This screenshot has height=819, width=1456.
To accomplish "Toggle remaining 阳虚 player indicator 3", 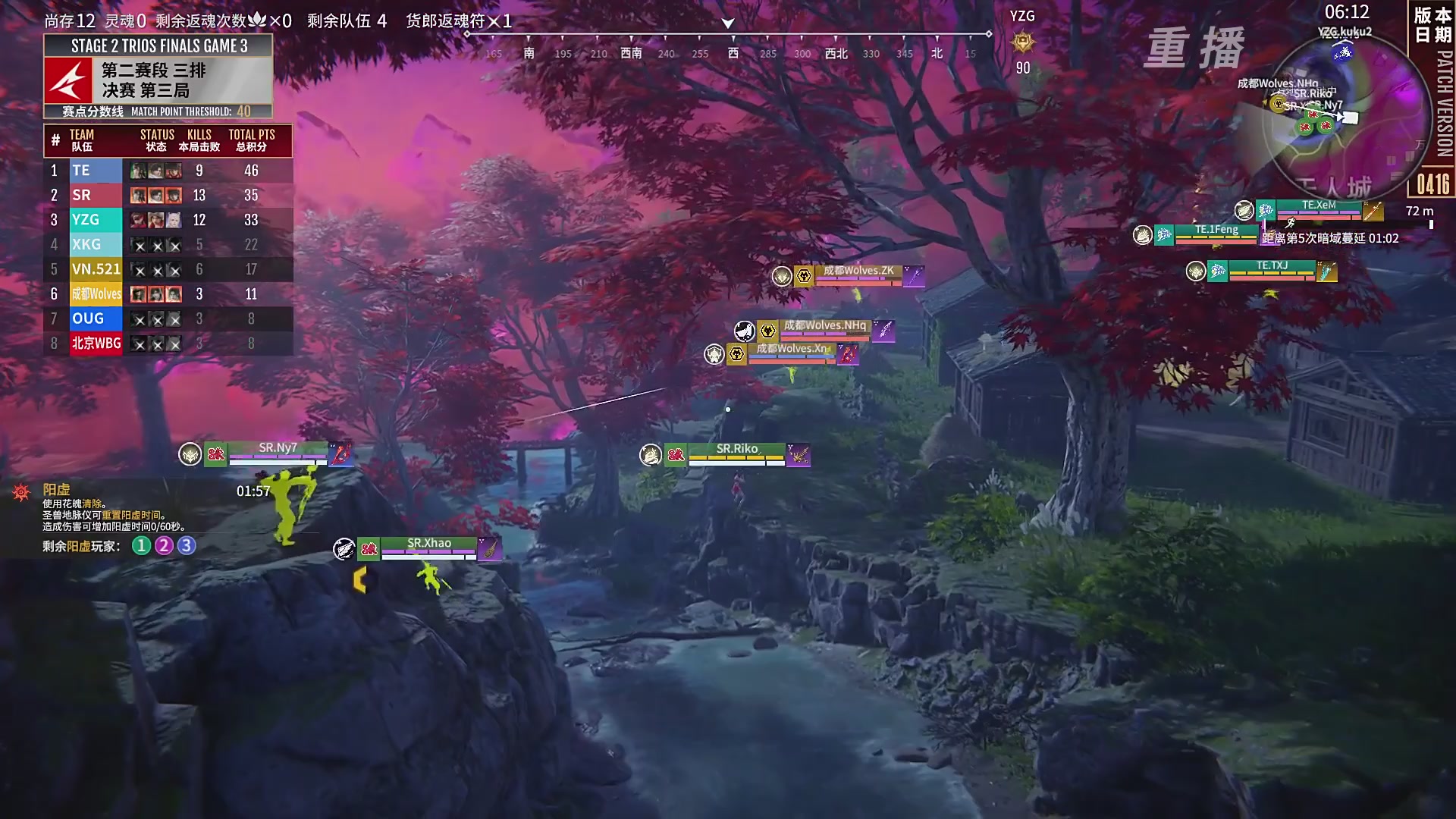I will pos(187,544).
